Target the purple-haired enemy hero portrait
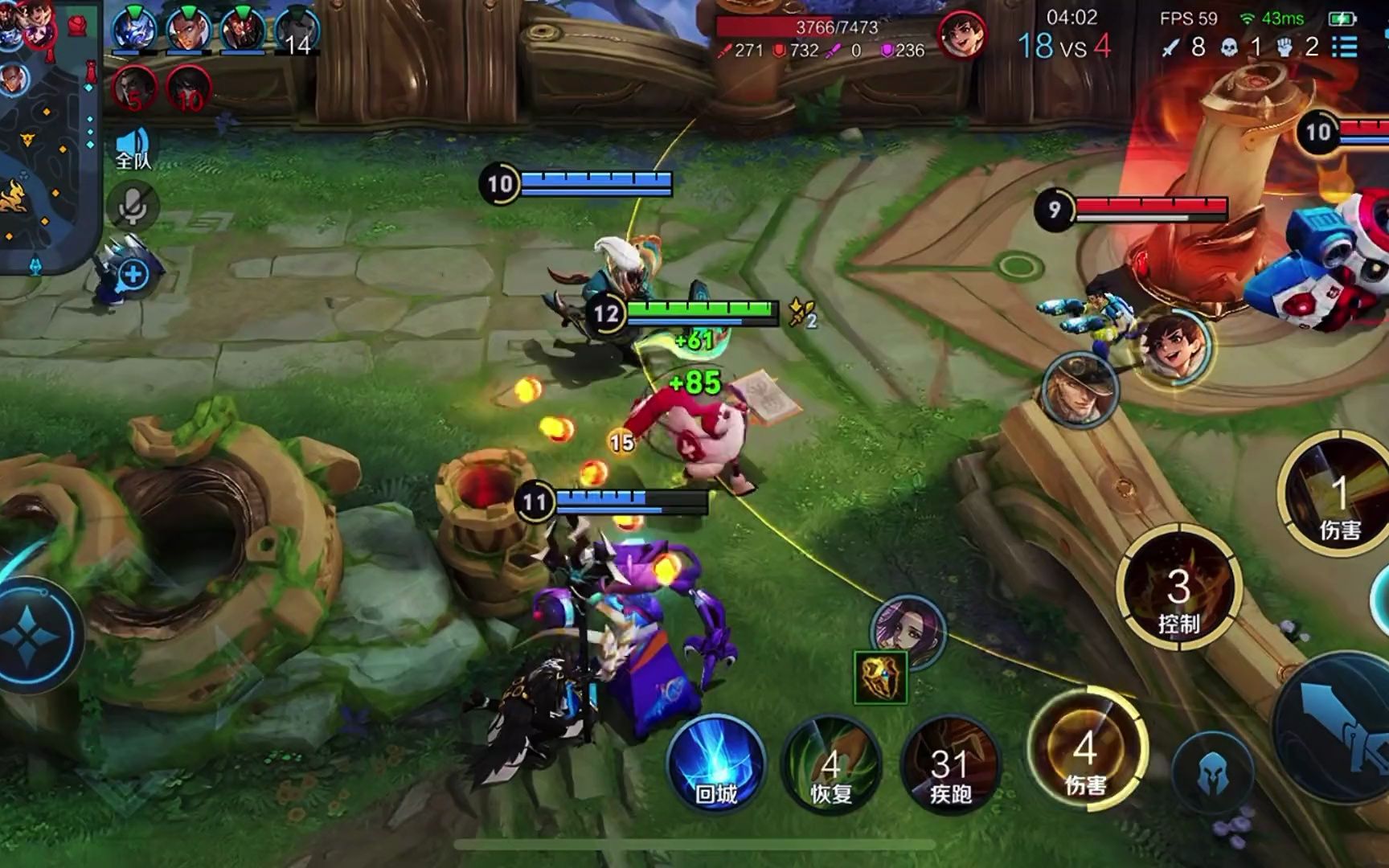 point(909,630)
